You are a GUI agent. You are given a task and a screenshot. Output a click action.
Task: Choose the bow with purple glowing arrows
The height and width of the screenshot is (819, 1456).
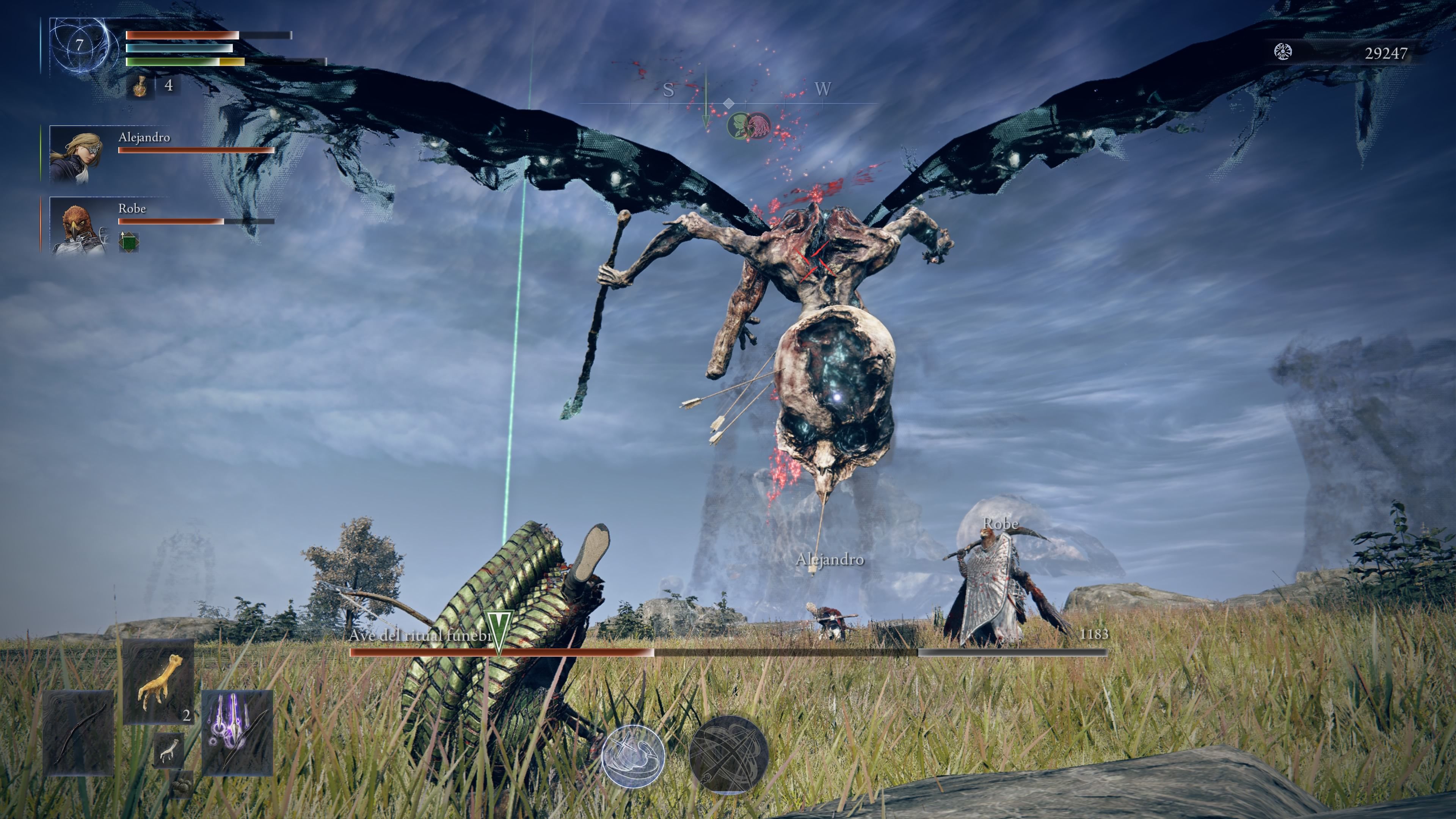coord(237,733)
